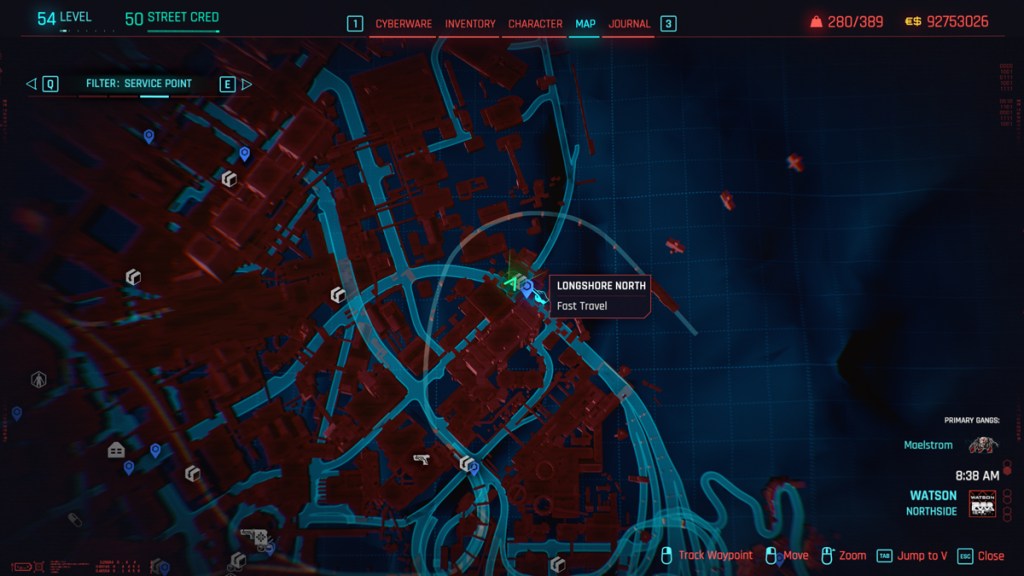Choose the human figure map marker
Viewport: 1024px width, 576px height.
(39, 379)
